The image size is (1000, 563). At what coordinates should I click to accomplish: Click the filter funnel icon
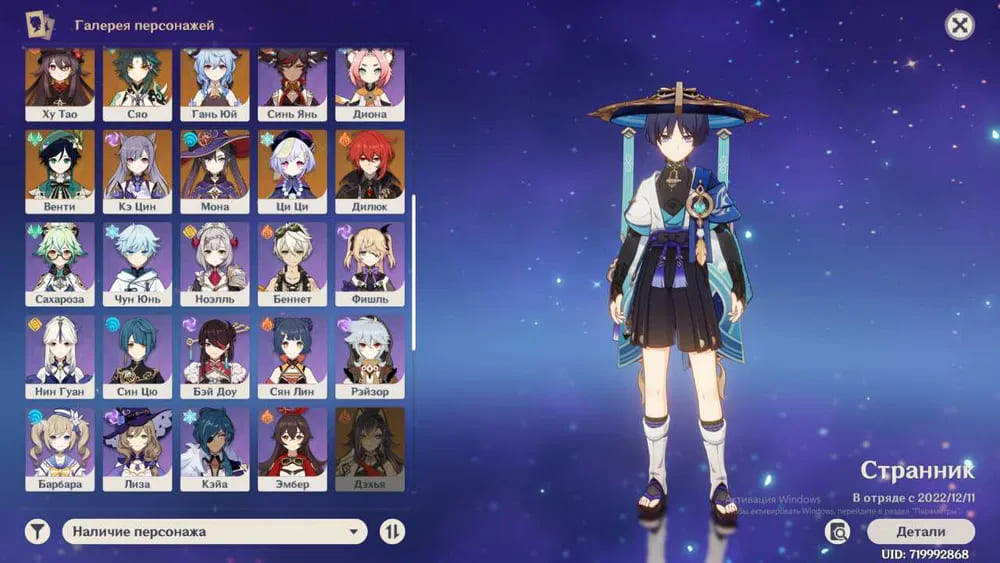click(37, 532)
